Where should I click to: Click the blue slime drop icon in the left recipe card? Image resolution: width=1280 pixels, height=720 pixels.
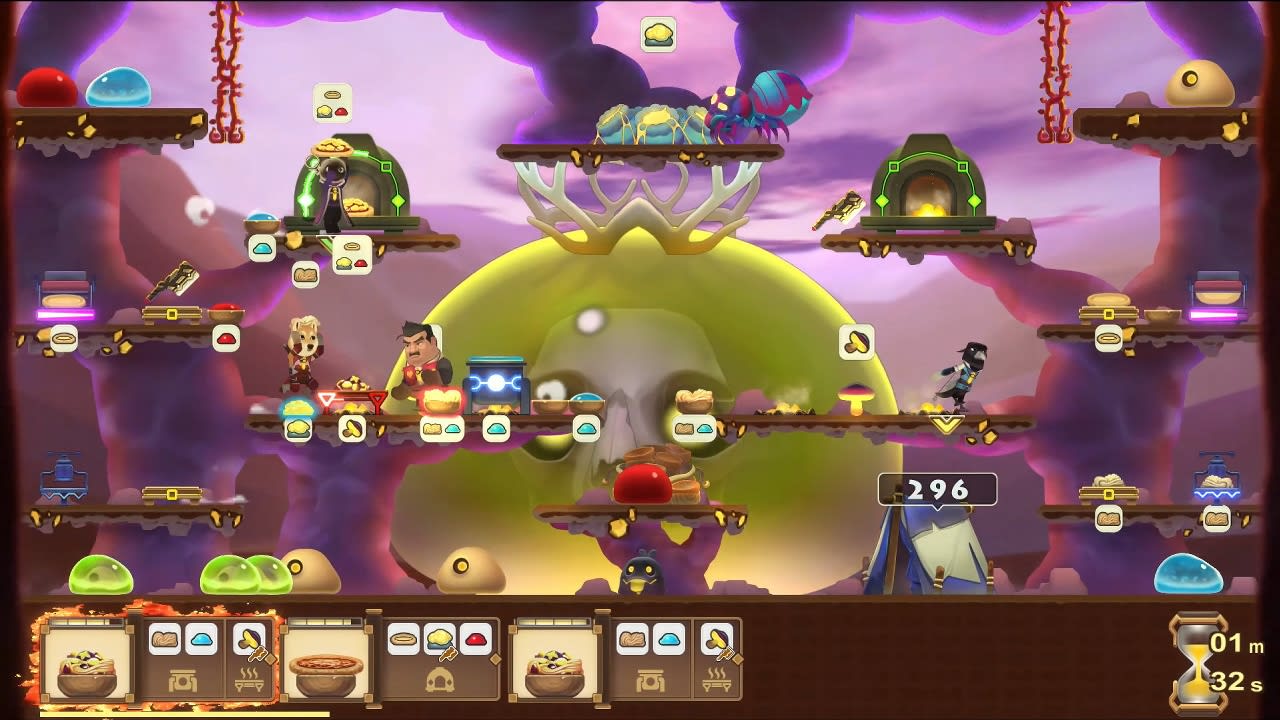coord(201,638)
